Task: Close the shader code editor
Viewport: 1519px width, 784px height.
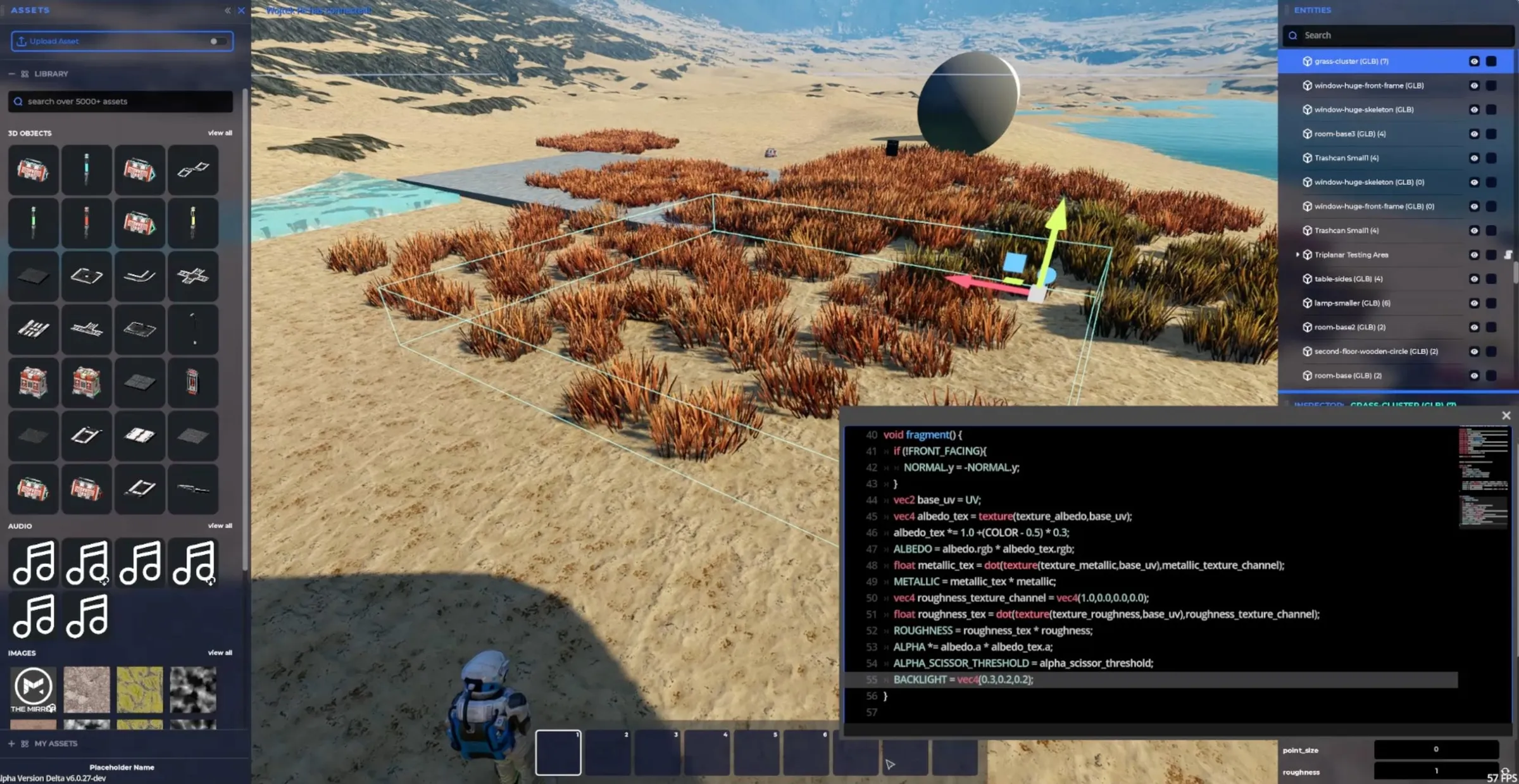Action: pos(1506,415)
